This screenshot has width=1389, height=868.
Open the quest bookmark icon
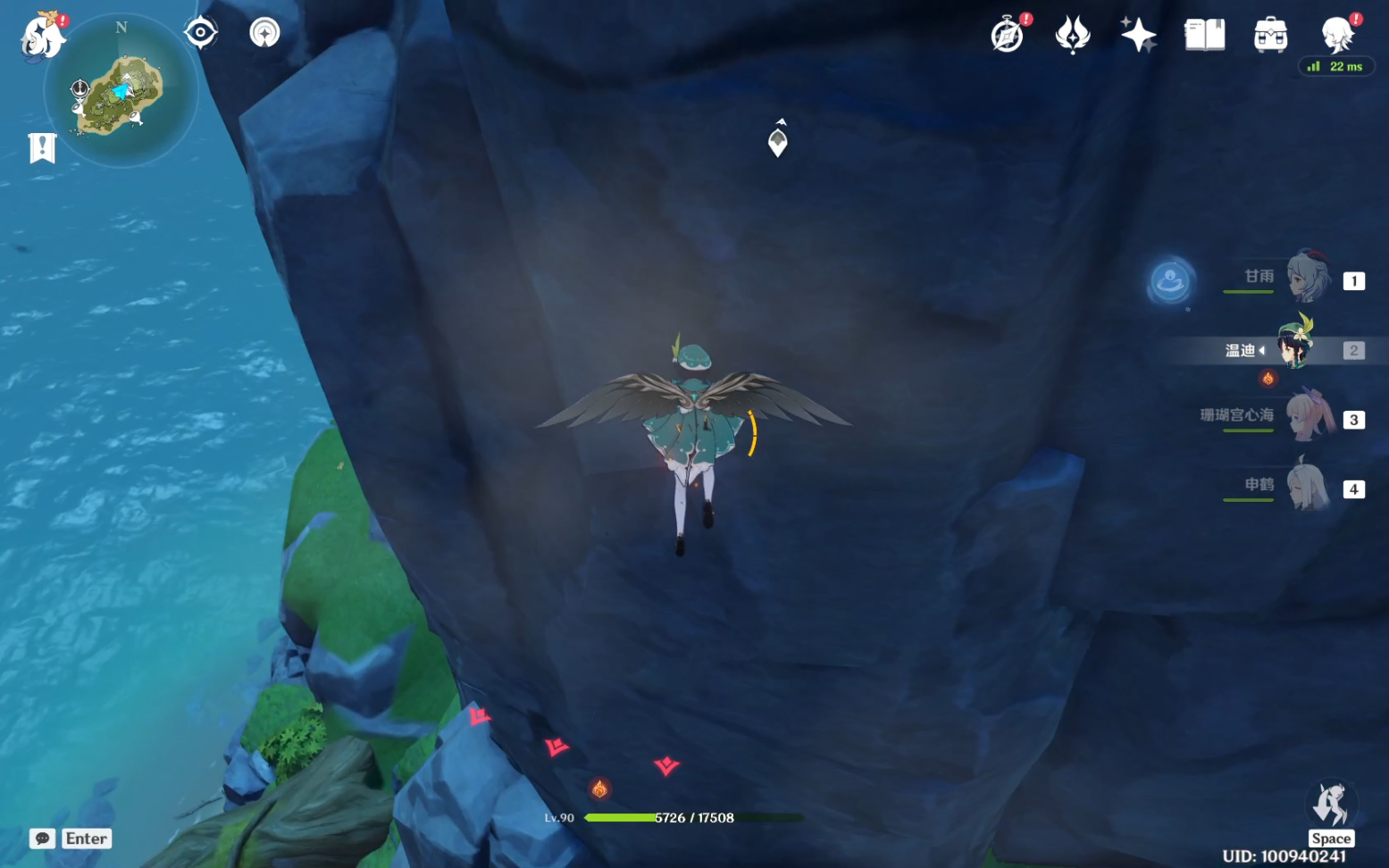(42, 148)
